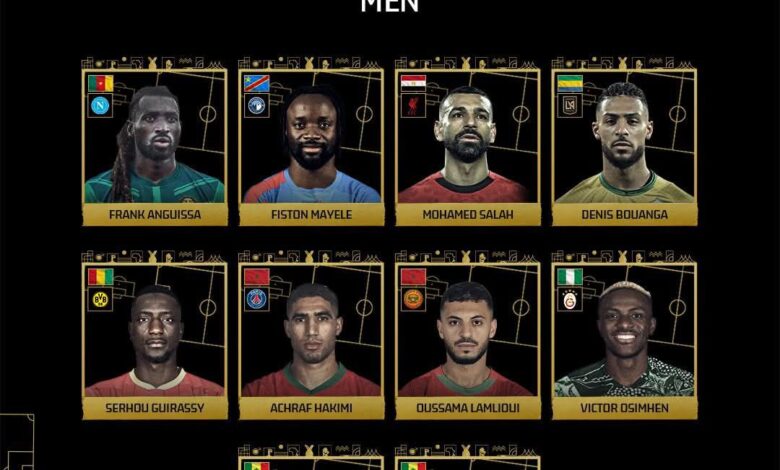Screen dimensions: 780x470
Task: Select the Serhou Guirassy player card
Action: point(154,340)
